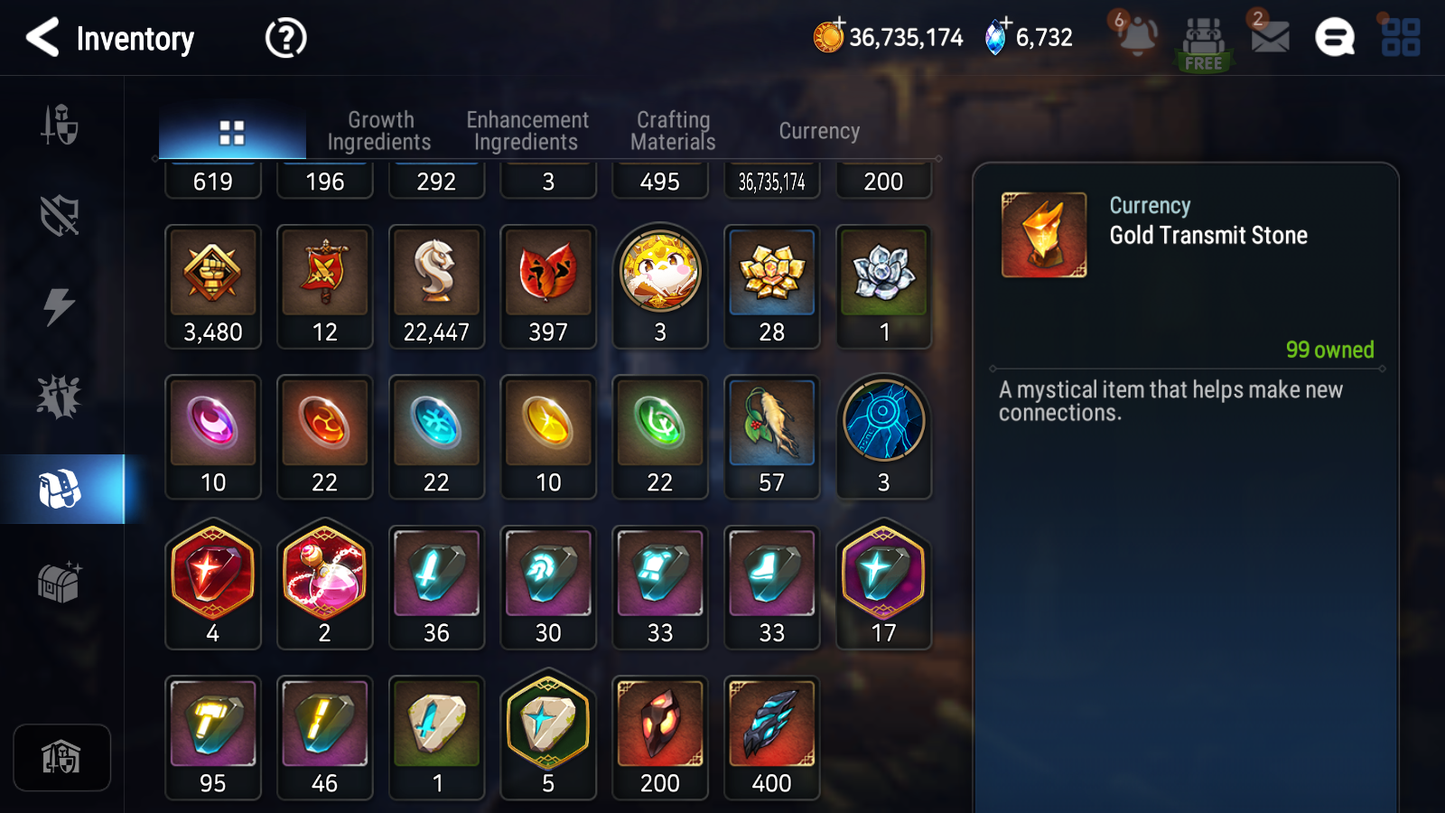Screen dimensions: 1445x813
Task: Switch to the lightning bolt sidebar category
Action: [x=60, y=306]
